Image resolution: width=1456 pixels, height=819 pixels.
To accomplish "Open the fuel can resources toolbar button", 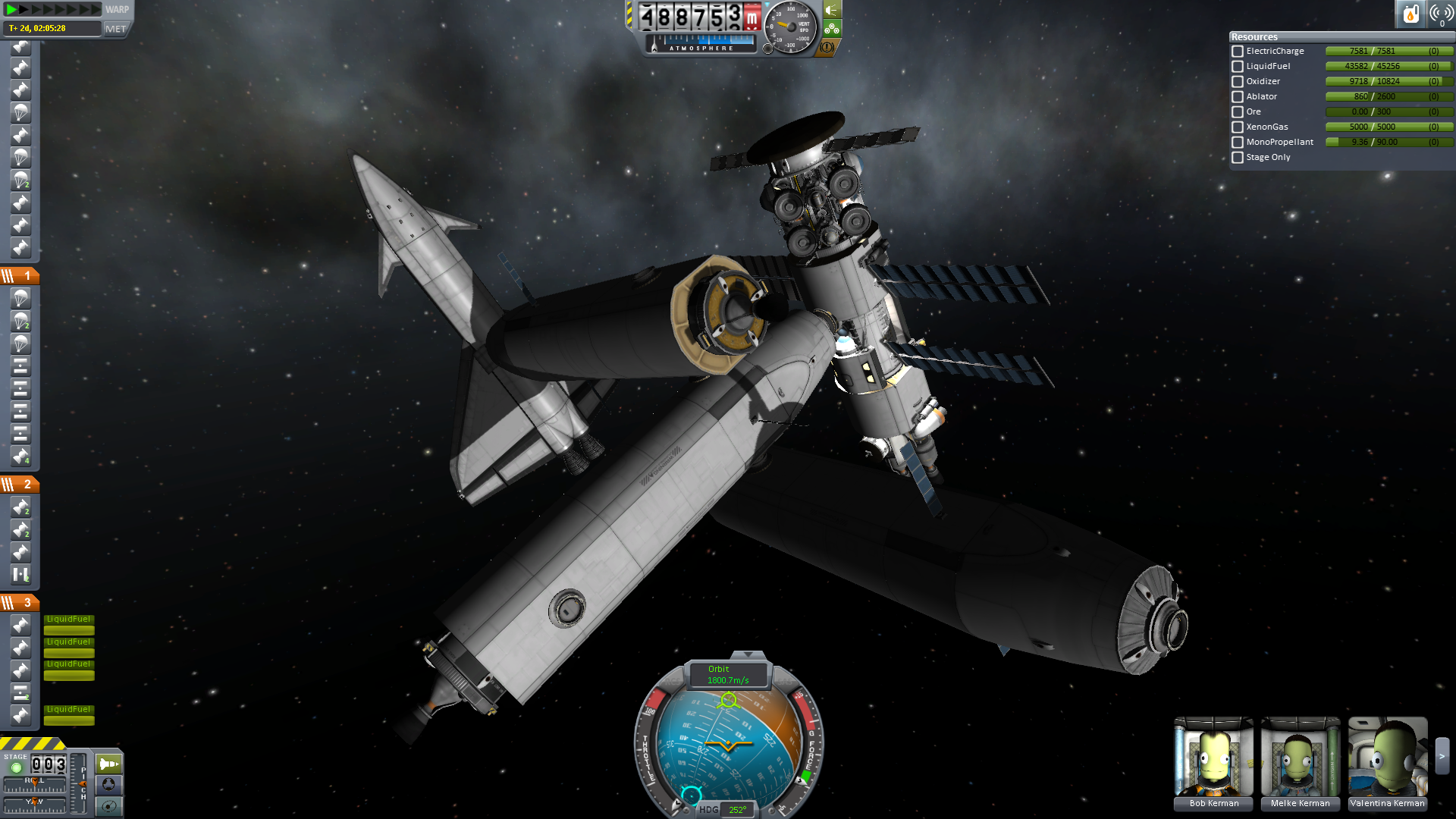I will point(1410,14).
